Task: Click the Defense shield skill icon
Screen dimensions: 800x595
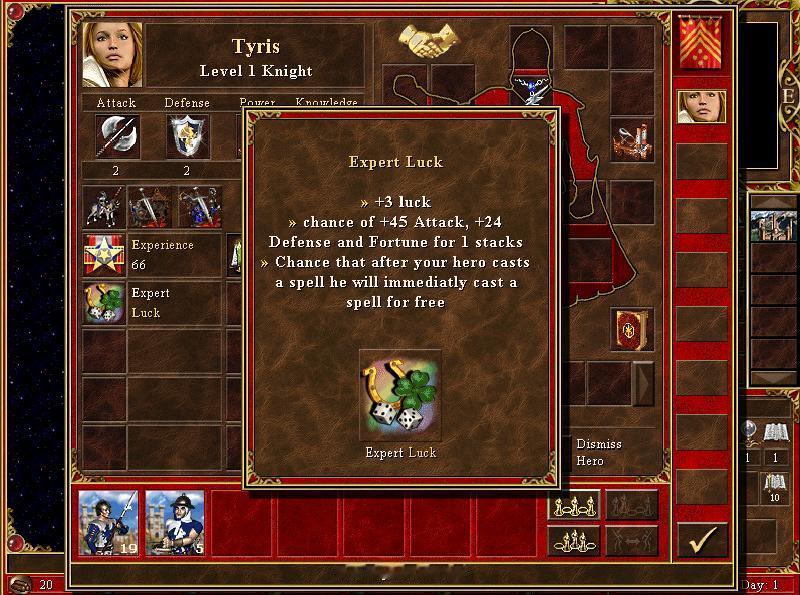Action: 187,136
